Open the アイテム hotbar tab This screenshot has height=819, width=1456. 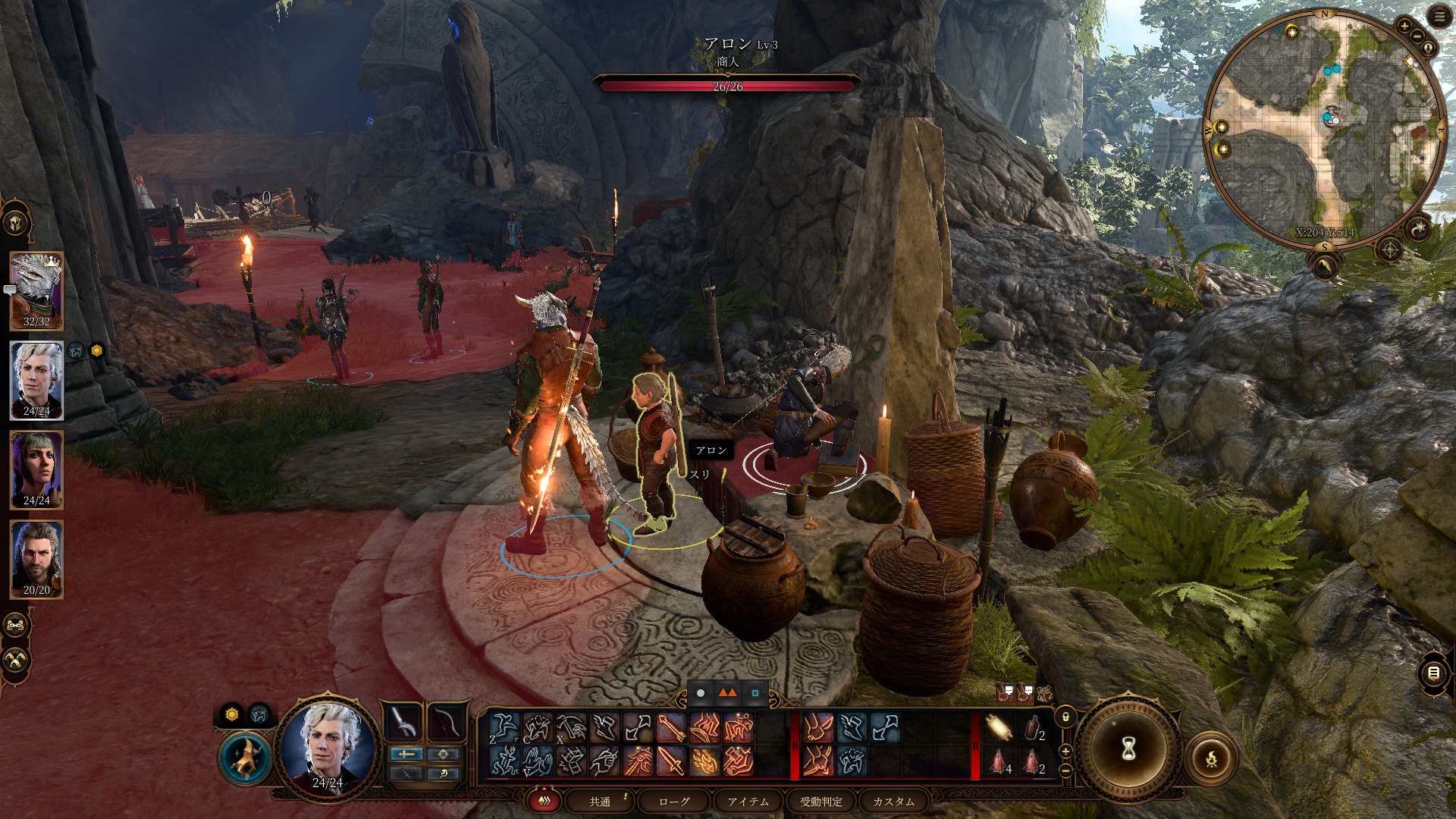[x=748, y=802]
